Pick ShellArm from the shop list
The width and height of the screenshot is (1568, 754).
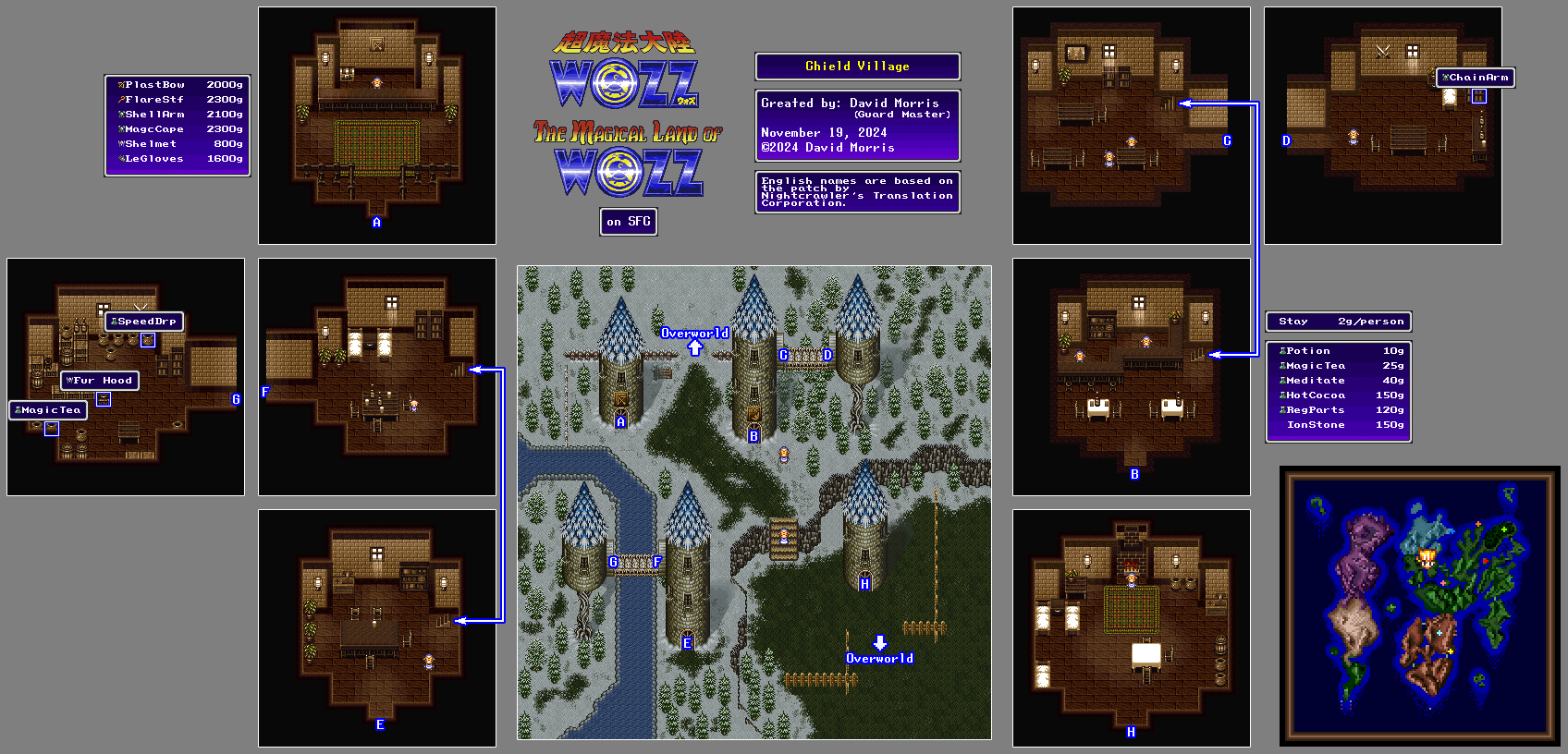pos(178,115)
